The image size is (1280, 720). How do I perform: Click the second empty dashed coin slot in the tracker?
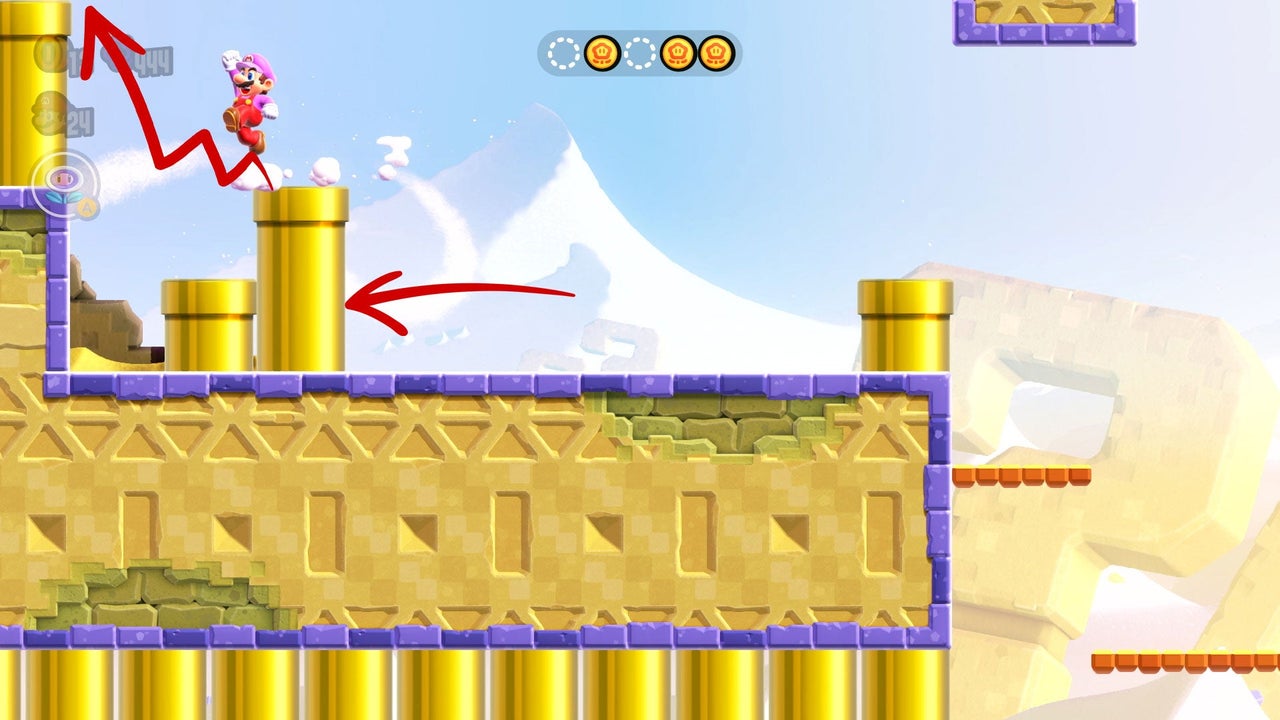(x=640, y=52)
